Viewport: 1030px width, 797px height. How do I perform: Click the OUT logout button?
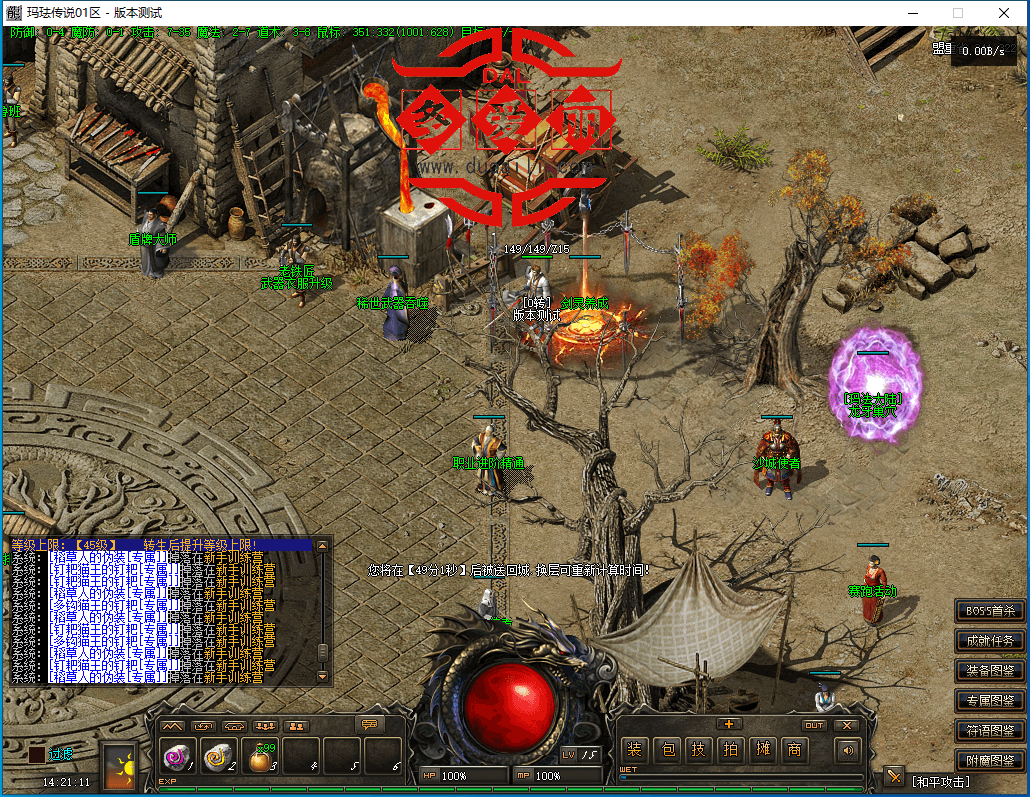814,725
